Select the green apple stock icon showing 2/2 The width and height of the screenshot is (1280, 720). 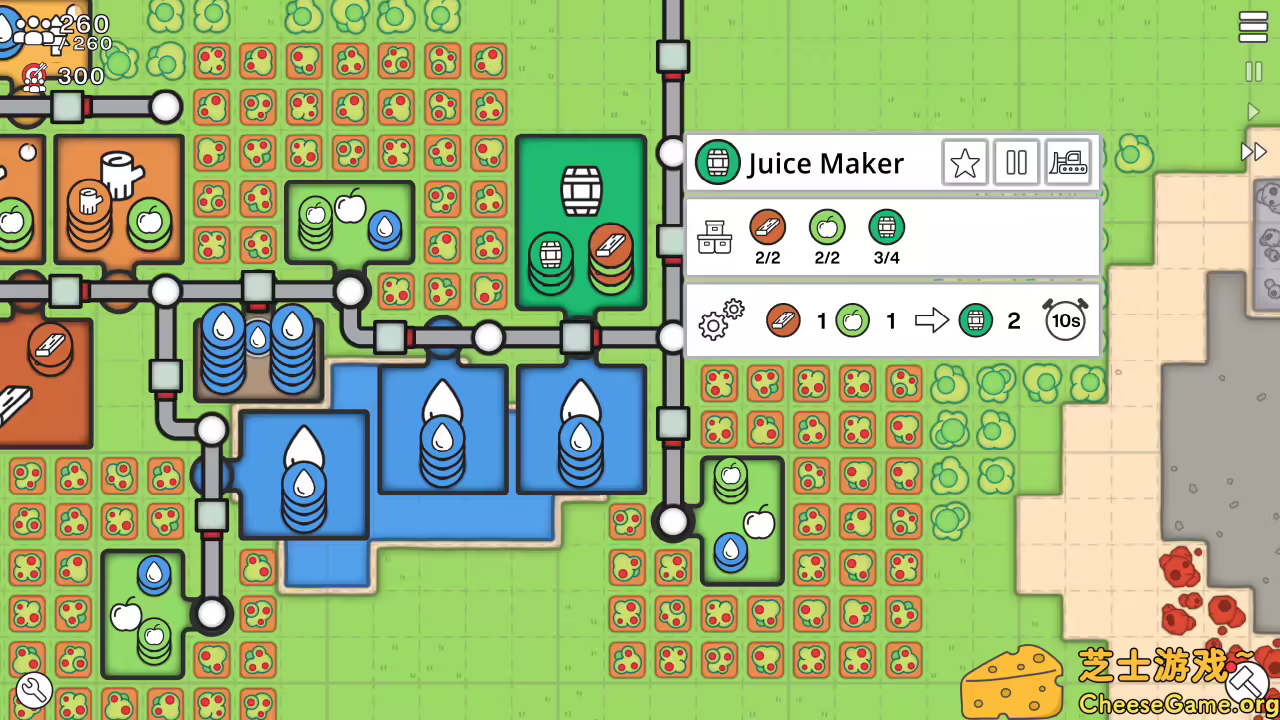point(827,228)
